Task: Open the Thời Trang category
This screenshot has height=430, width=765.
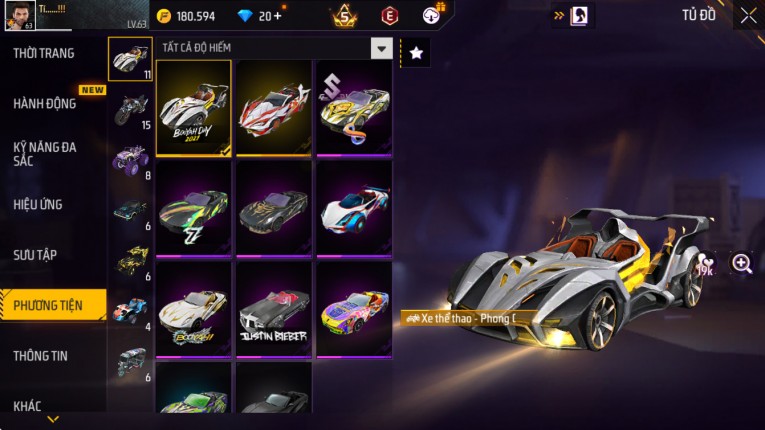Action: (x=44, y=53)
